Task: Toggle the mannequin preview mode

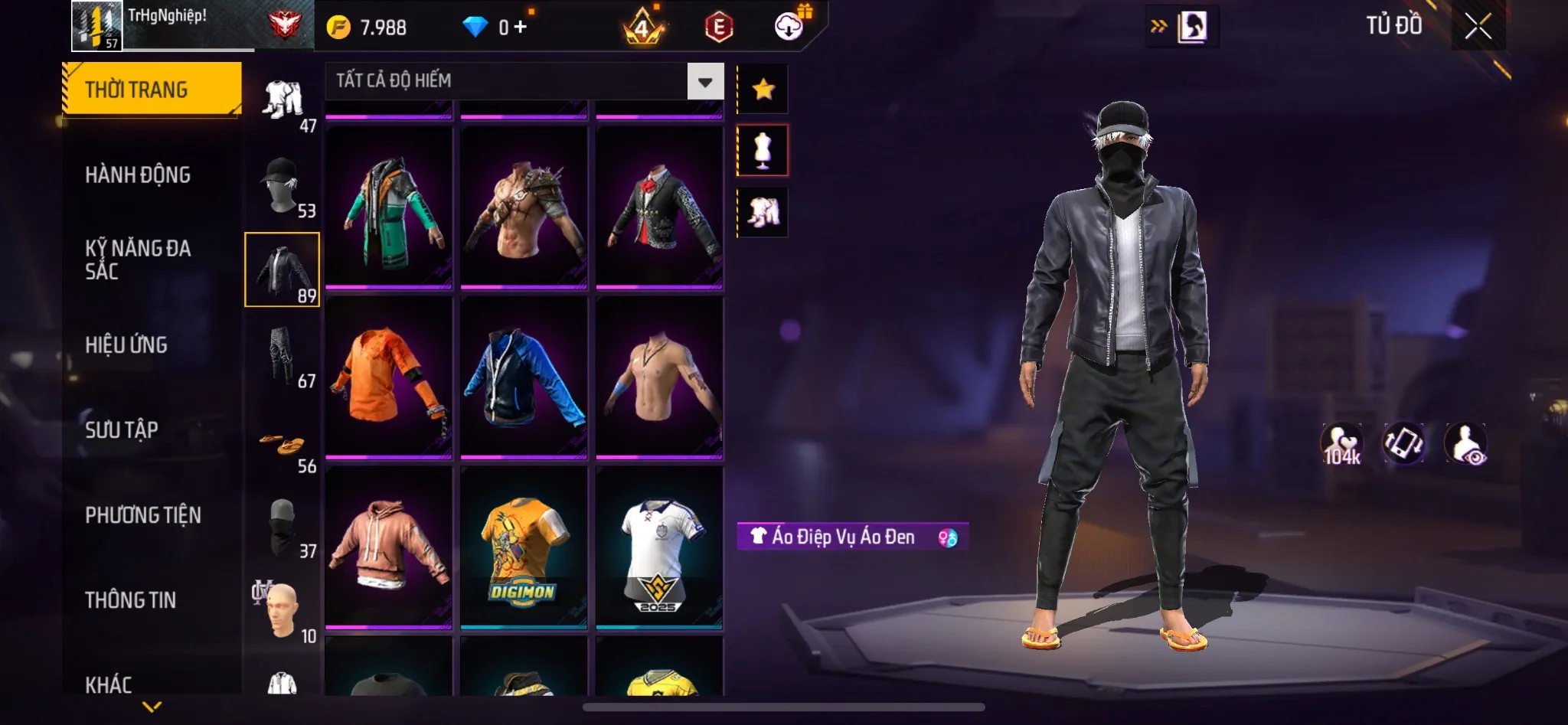Action: coord(762,149)
